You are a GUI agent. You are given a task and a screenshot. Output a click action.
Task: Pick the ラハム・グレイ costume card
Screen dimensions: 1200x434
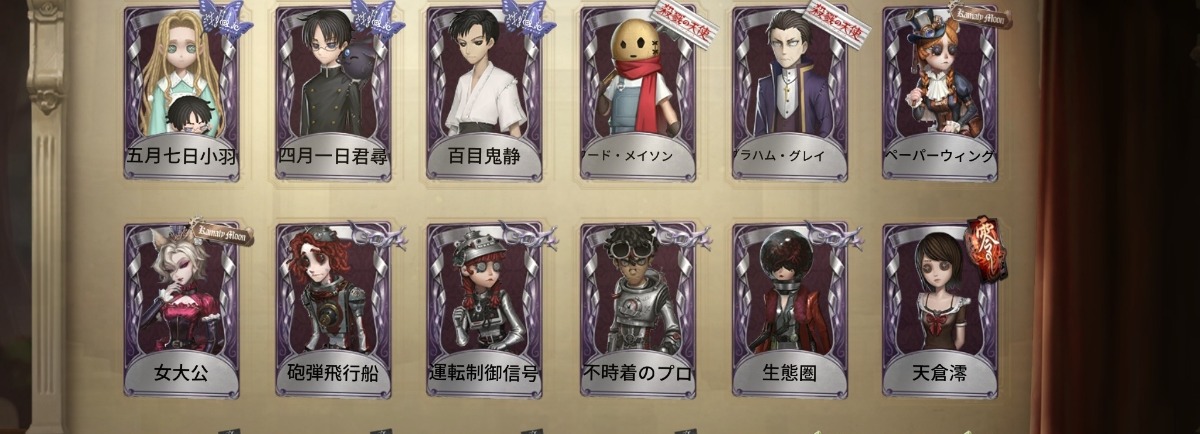point(789,93)
